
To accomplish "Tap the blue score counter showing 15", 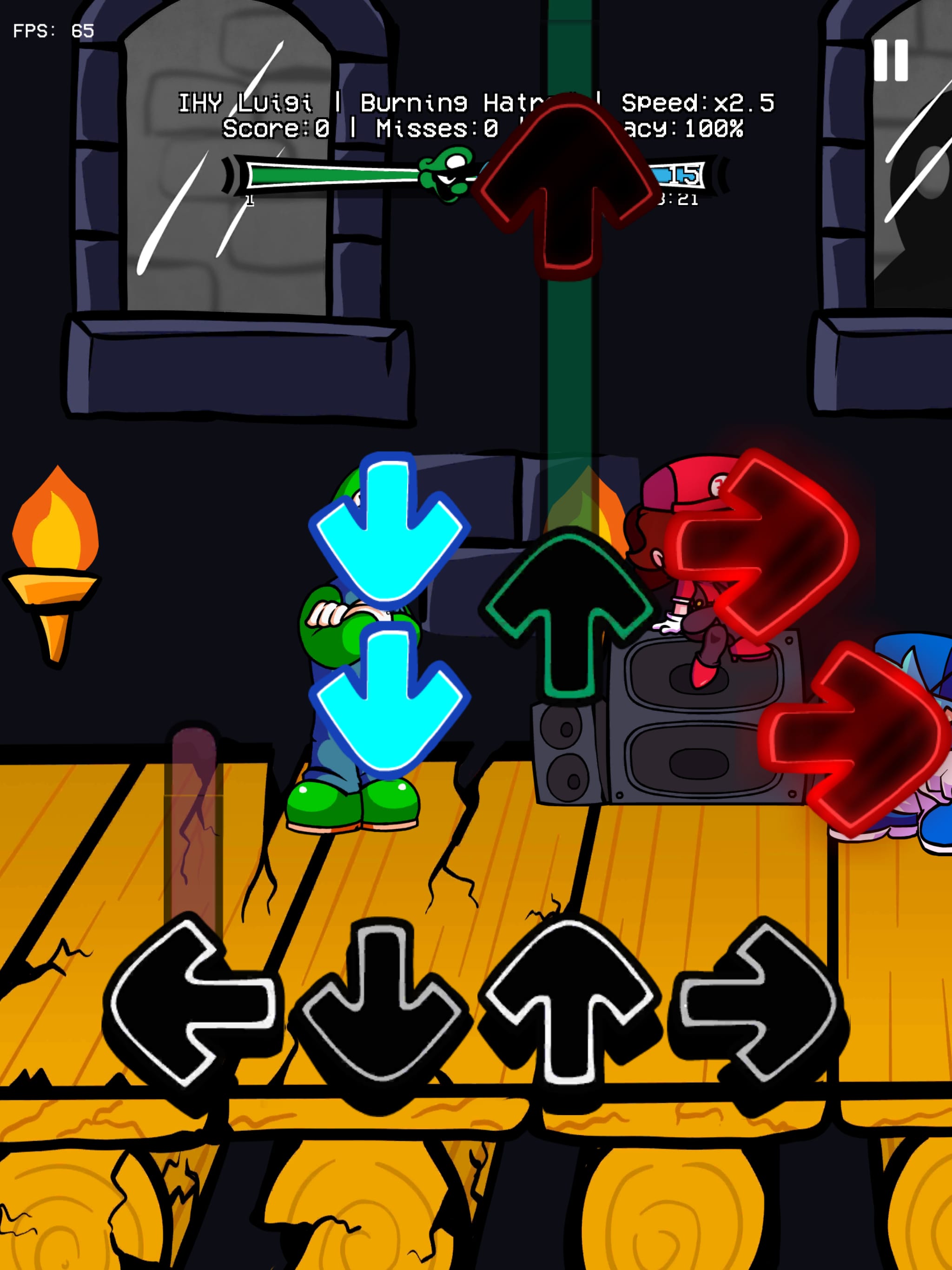I will pos(678,175).
